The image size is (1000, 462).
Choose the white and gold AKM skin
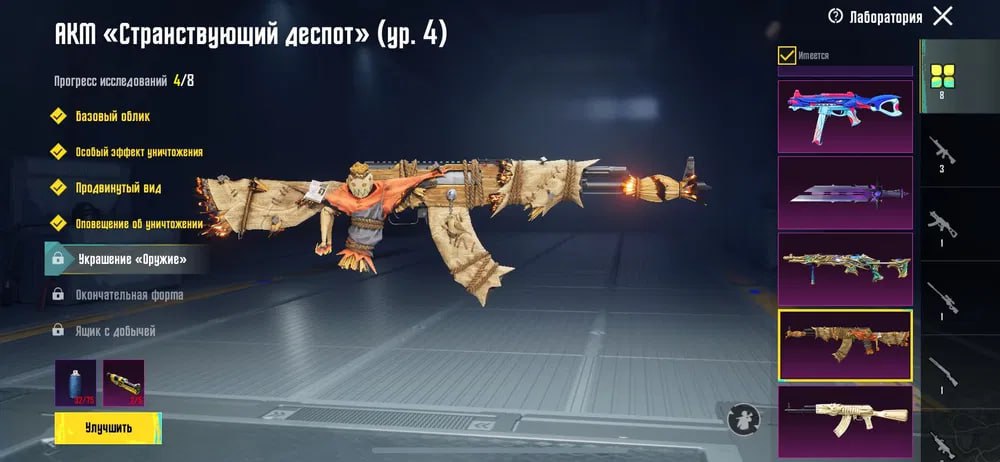click(x=845, y=417)
